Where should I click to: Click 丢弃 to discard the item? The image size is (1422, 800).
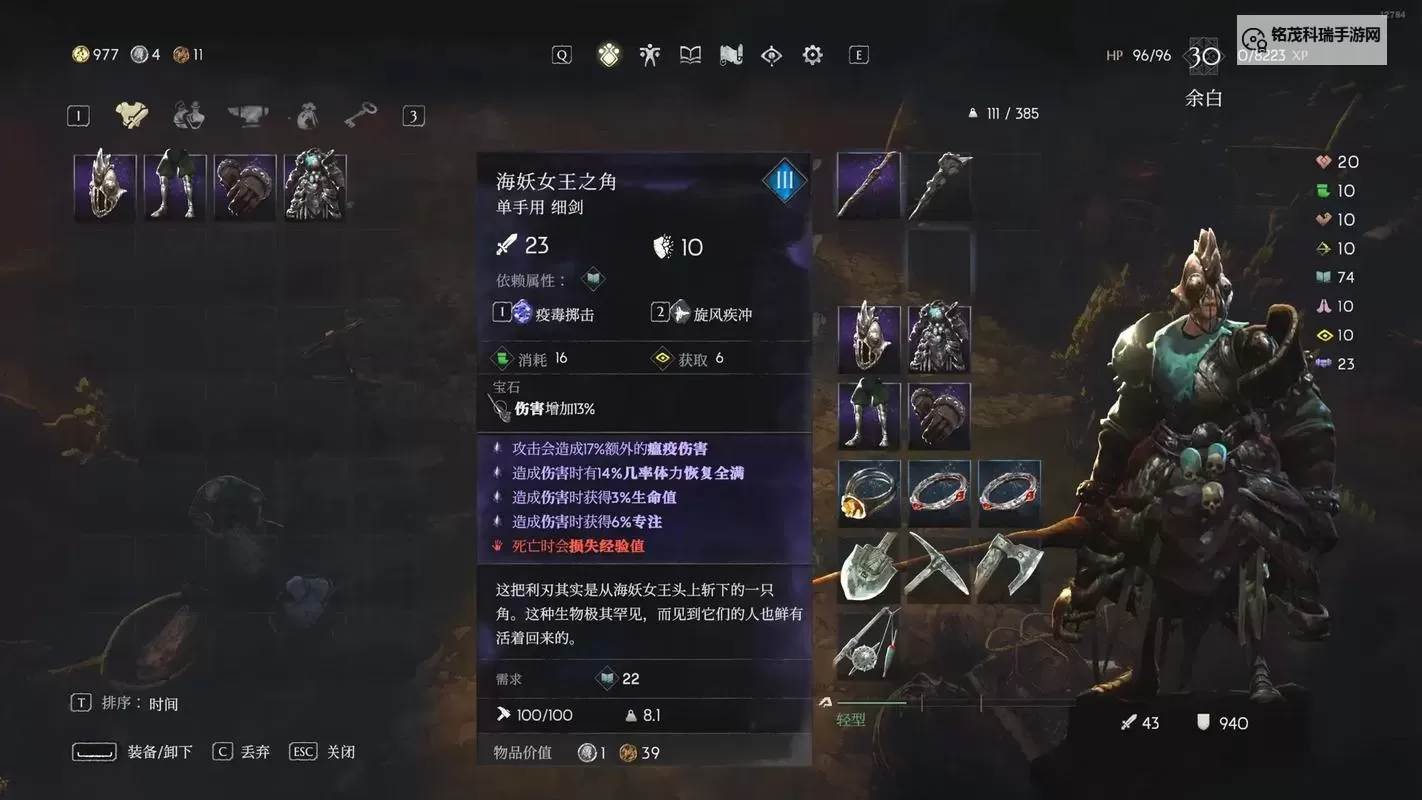256,751
